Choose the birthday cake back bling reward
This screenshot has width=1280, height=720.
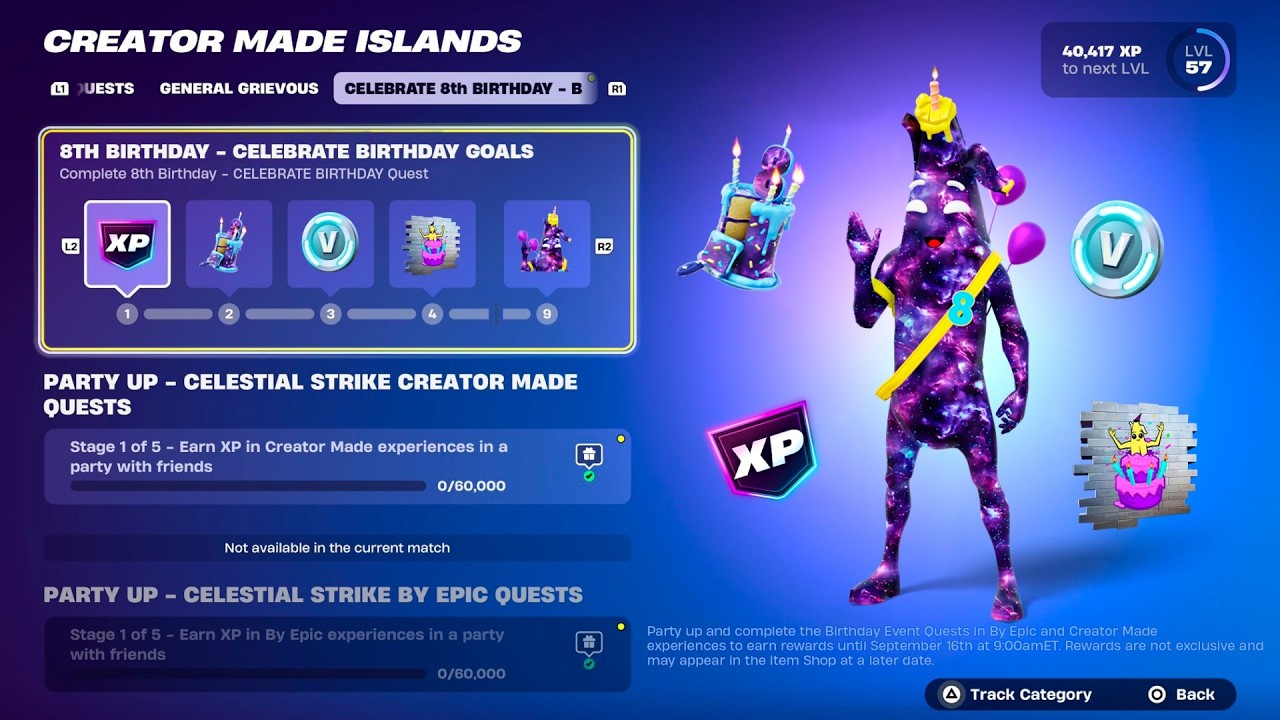pyautogui.click(x=229, y=245)
